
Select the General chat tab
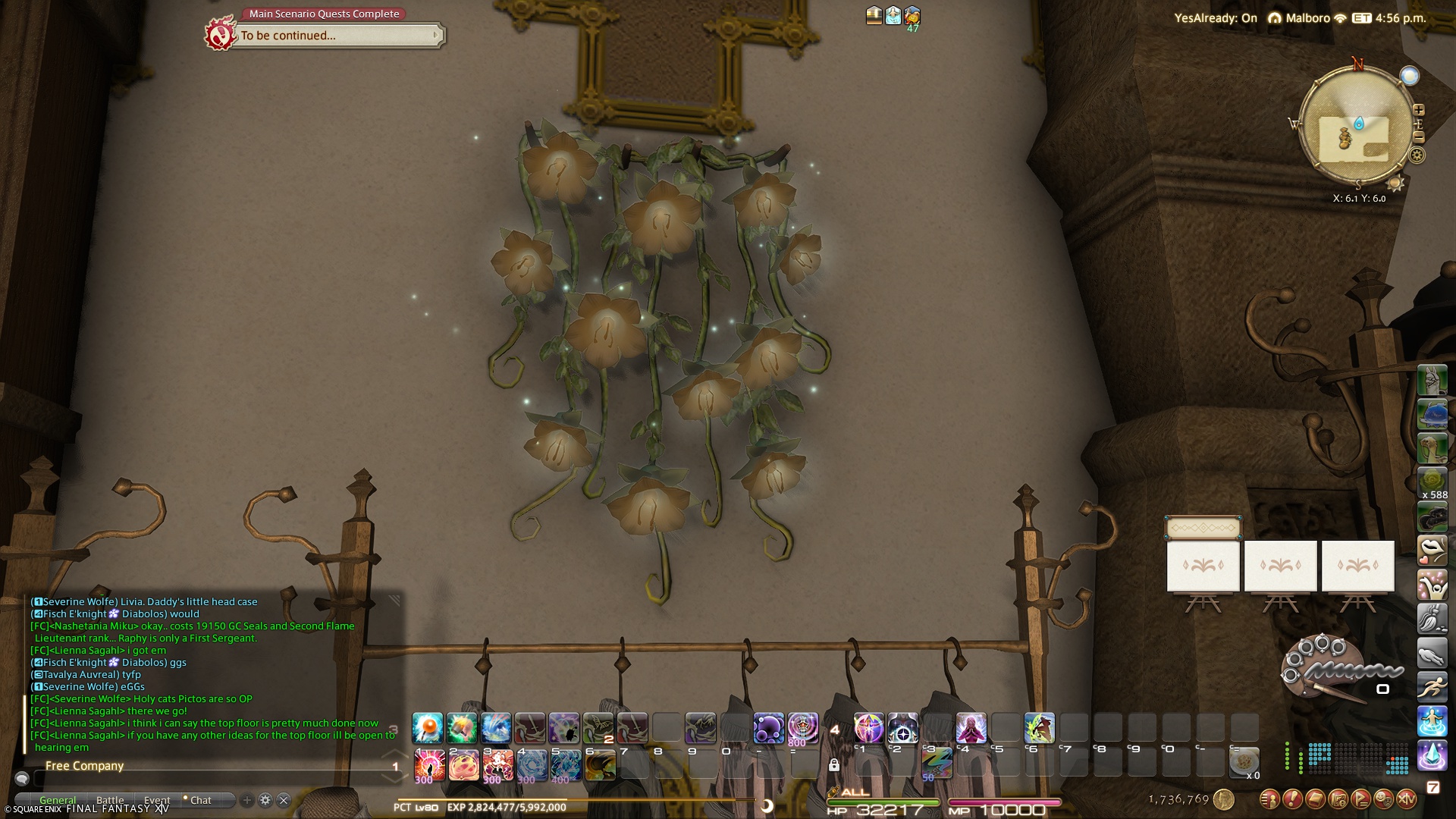click(x=58, y=800)
